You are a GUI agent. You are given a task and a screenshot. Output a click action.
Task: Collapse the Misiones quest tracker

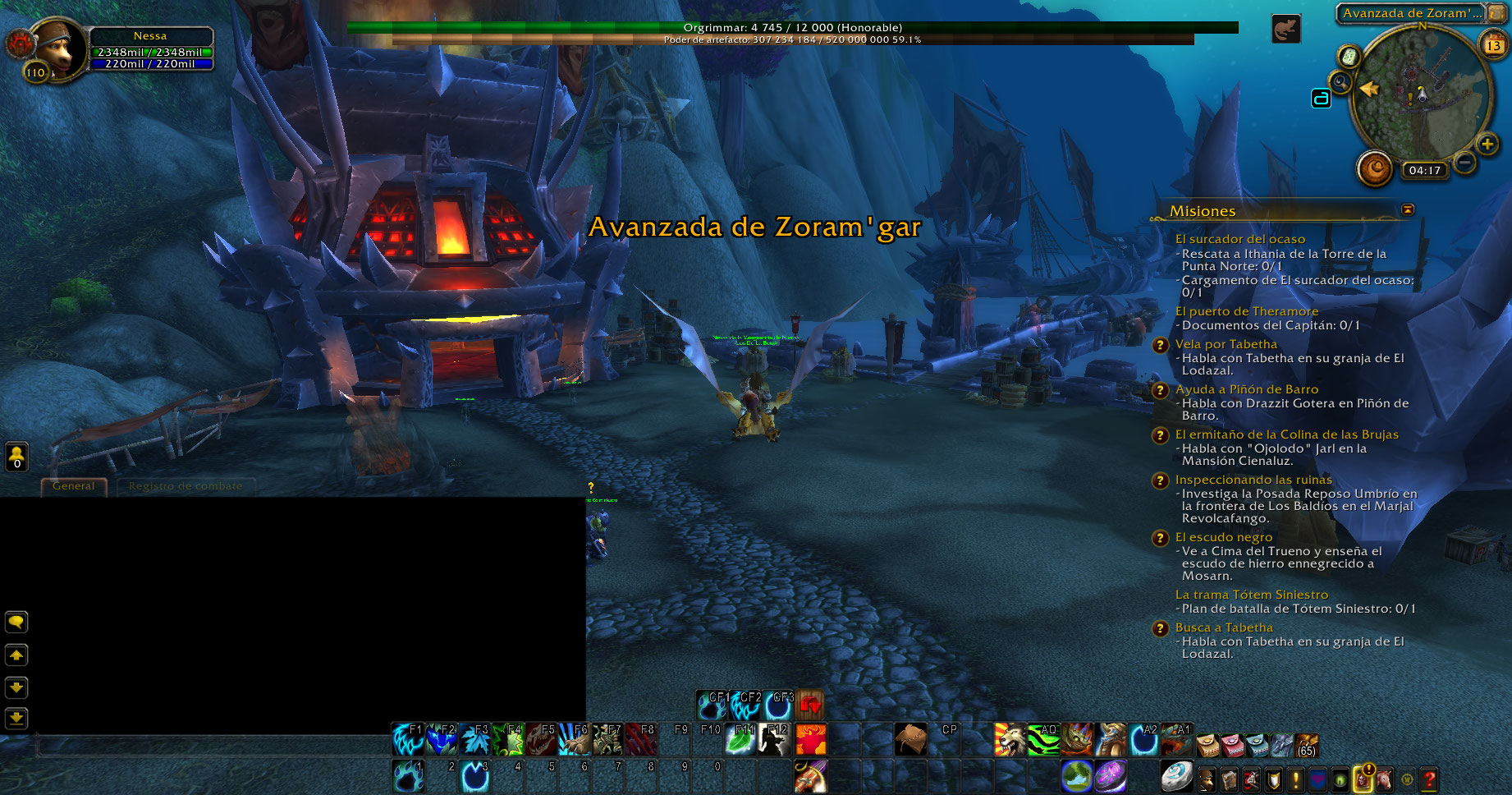click(1408, 210)
